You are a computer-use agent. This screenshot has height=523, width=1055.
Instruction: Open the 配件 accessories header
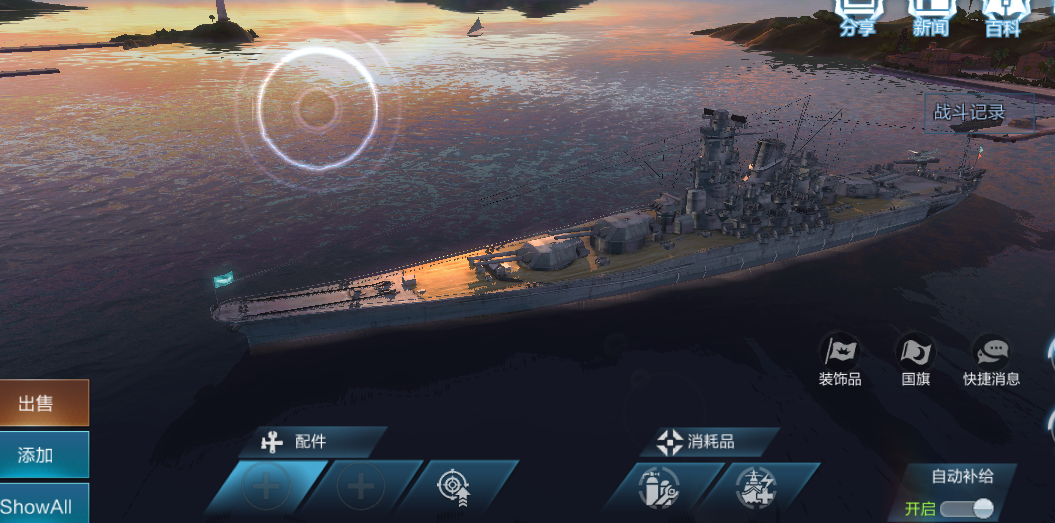[310, 441]
